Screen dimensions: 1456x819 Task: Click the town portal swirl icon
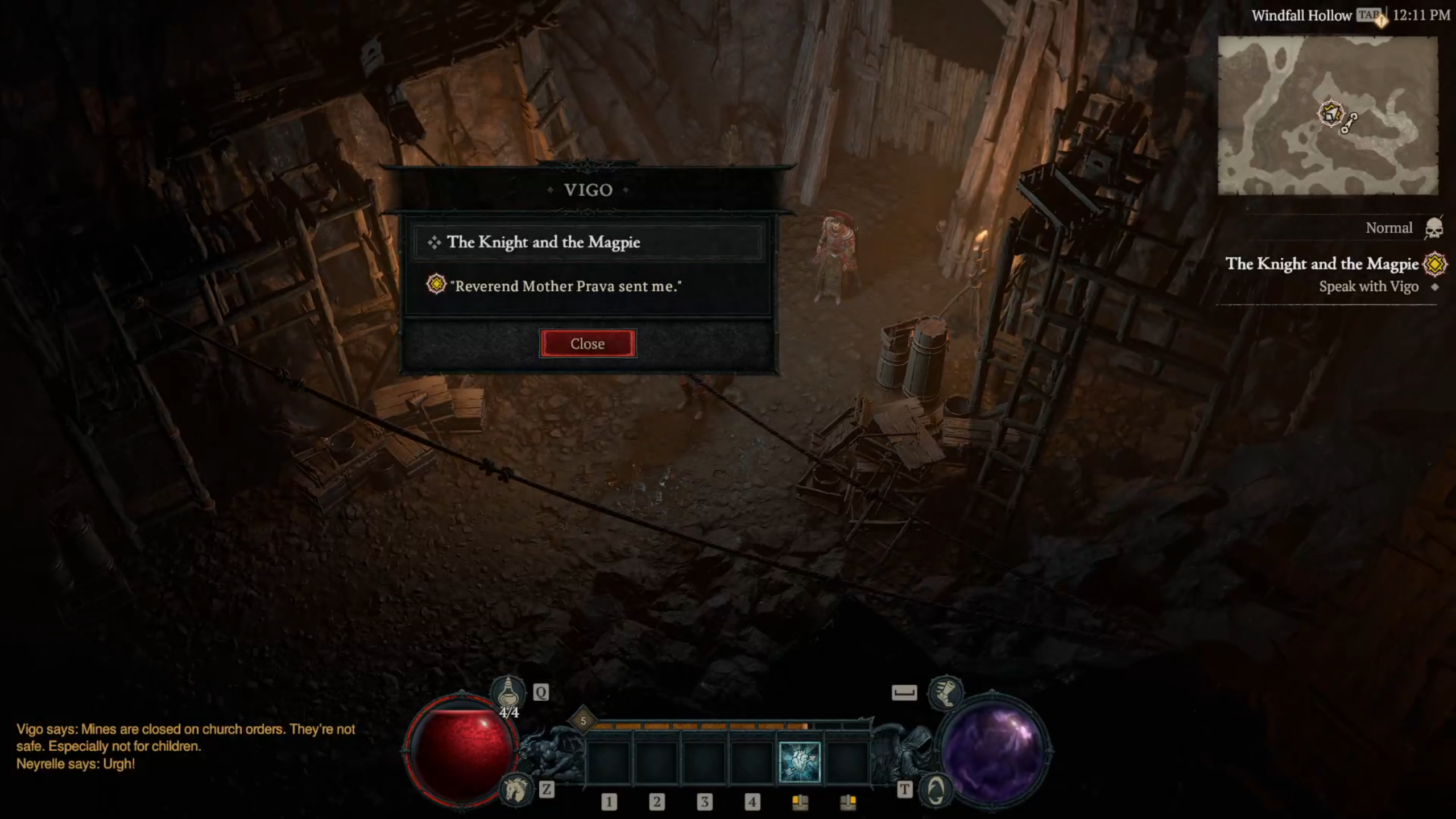[936, 790]
